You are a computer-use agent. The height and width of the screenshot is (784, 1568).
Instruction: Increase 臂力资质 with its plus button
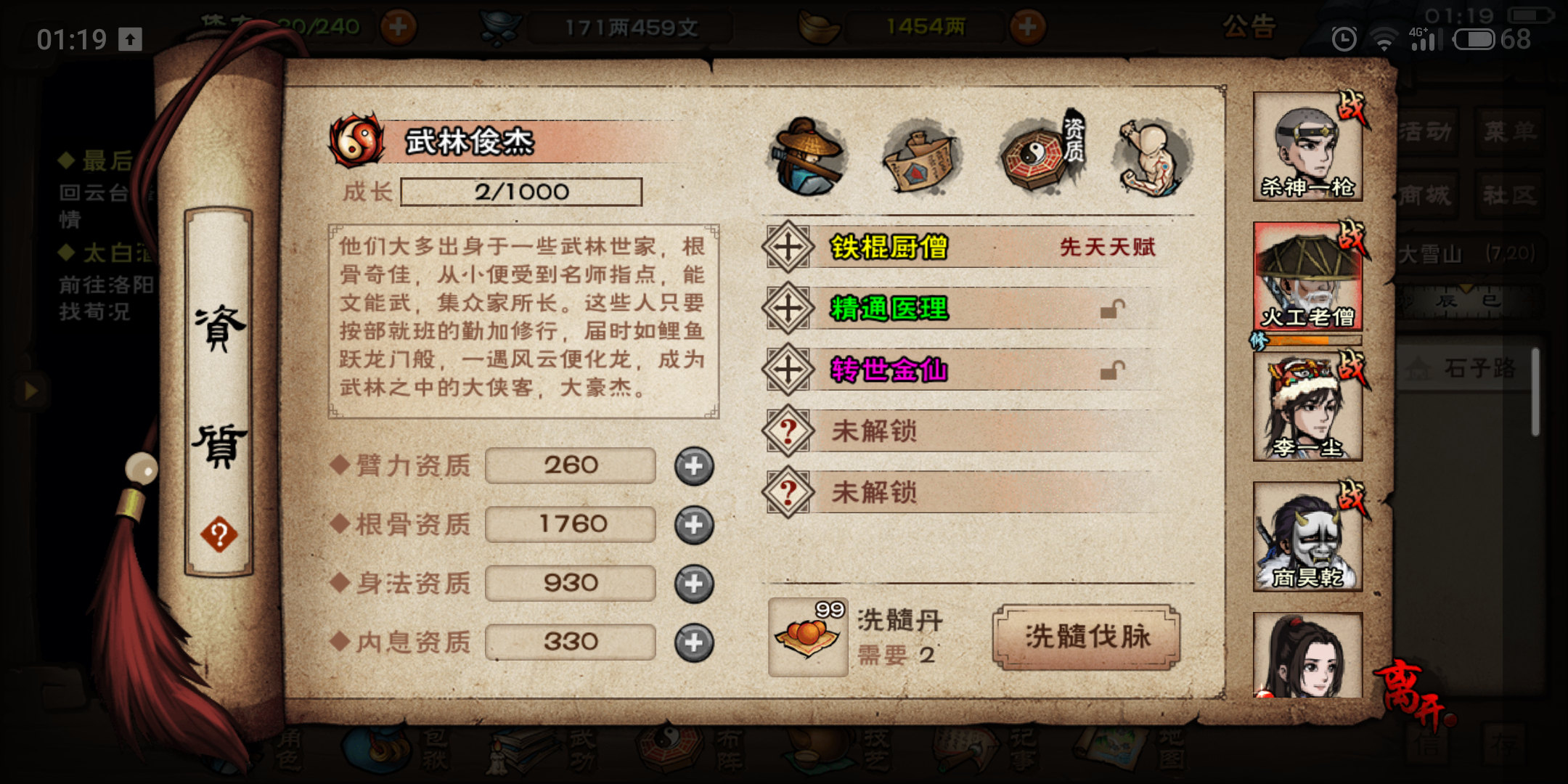(693, 466)
